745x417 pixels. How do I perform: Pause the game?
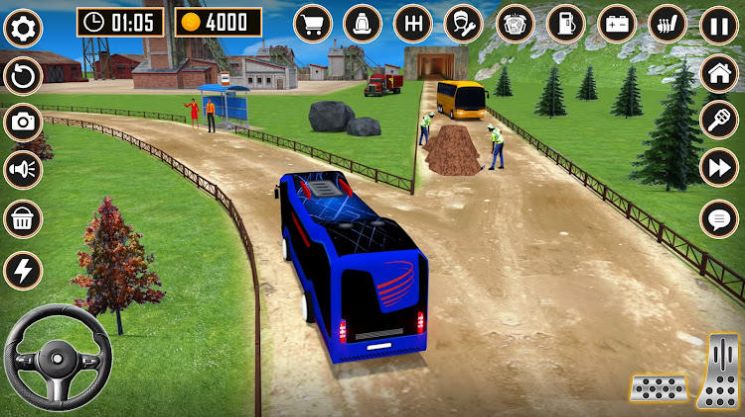719,25
